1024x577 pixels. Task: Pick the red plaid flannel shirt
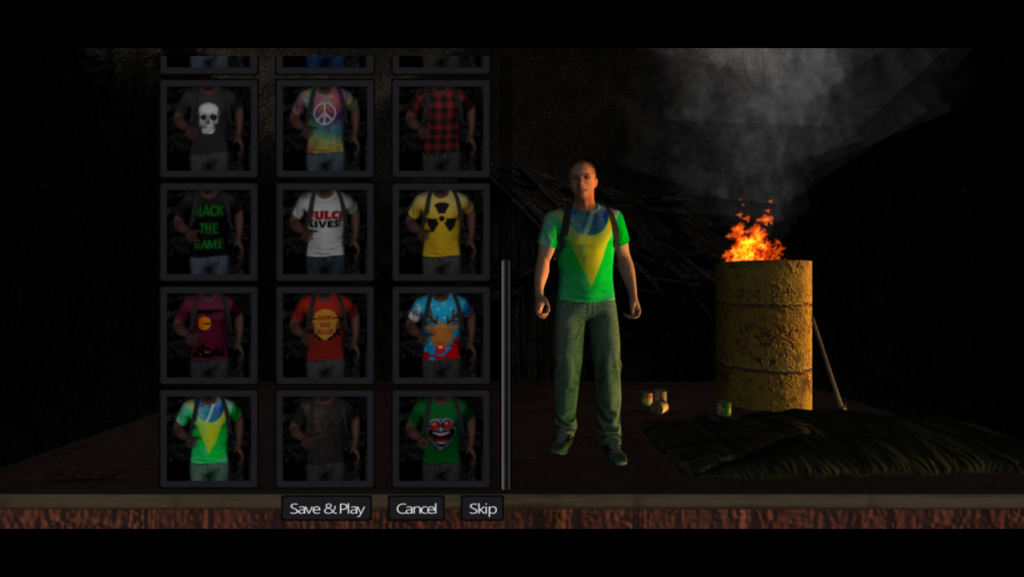coord(441,128)
